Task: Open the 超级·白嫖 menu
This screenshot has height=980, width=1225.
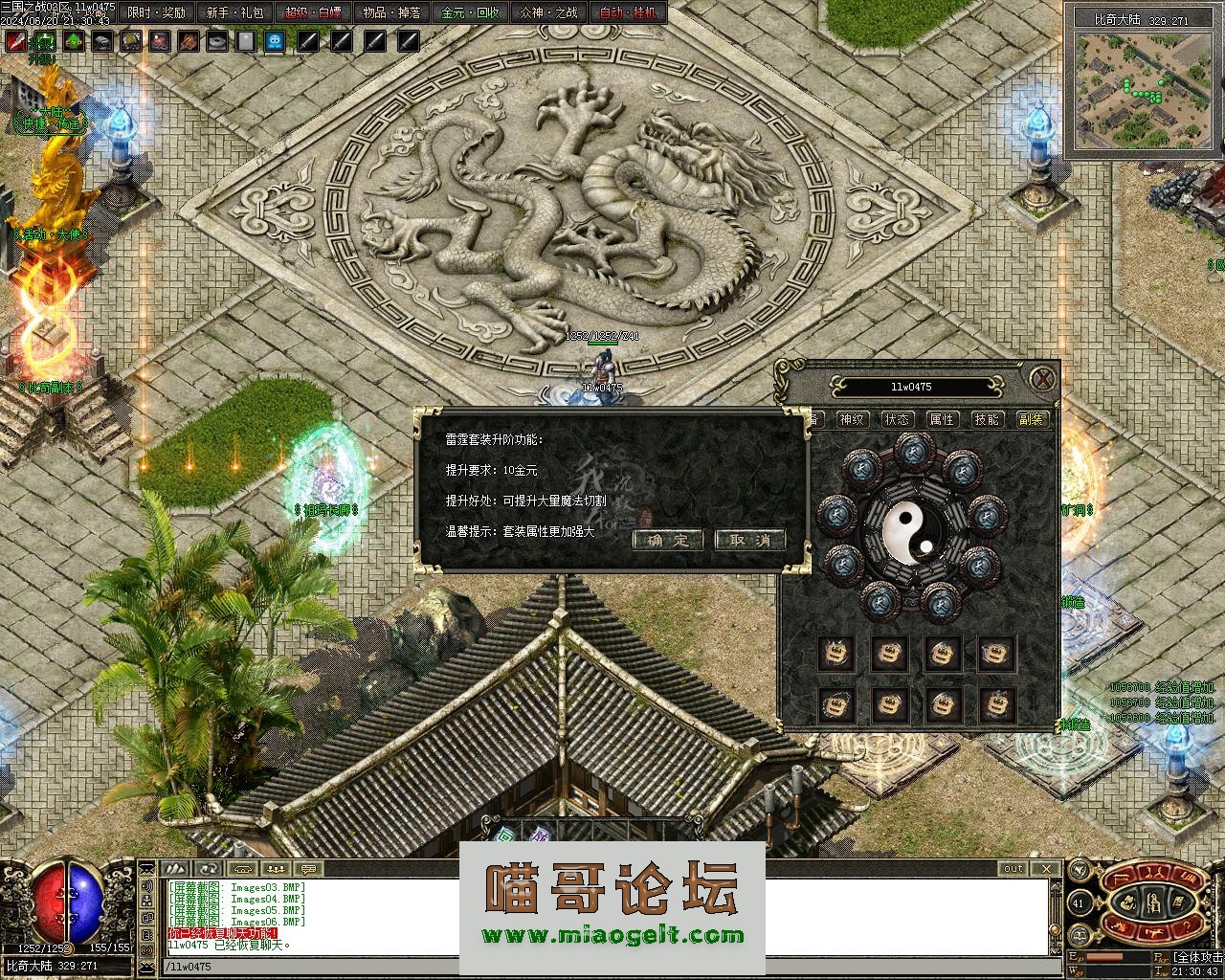Action: tap(314, 13)
